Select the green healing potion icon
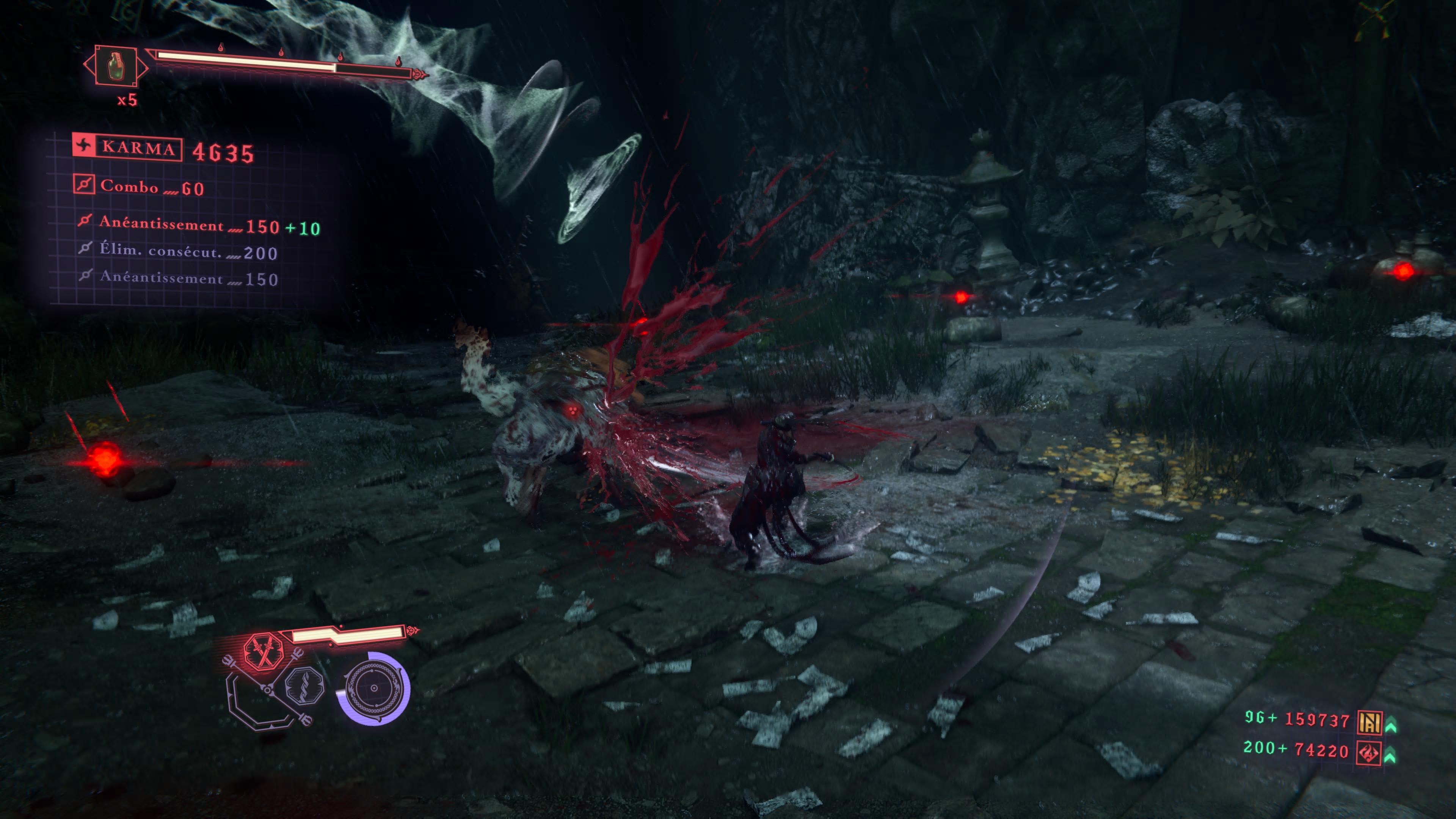Viewport: 1456px width, 819px height. click(115, 66)
